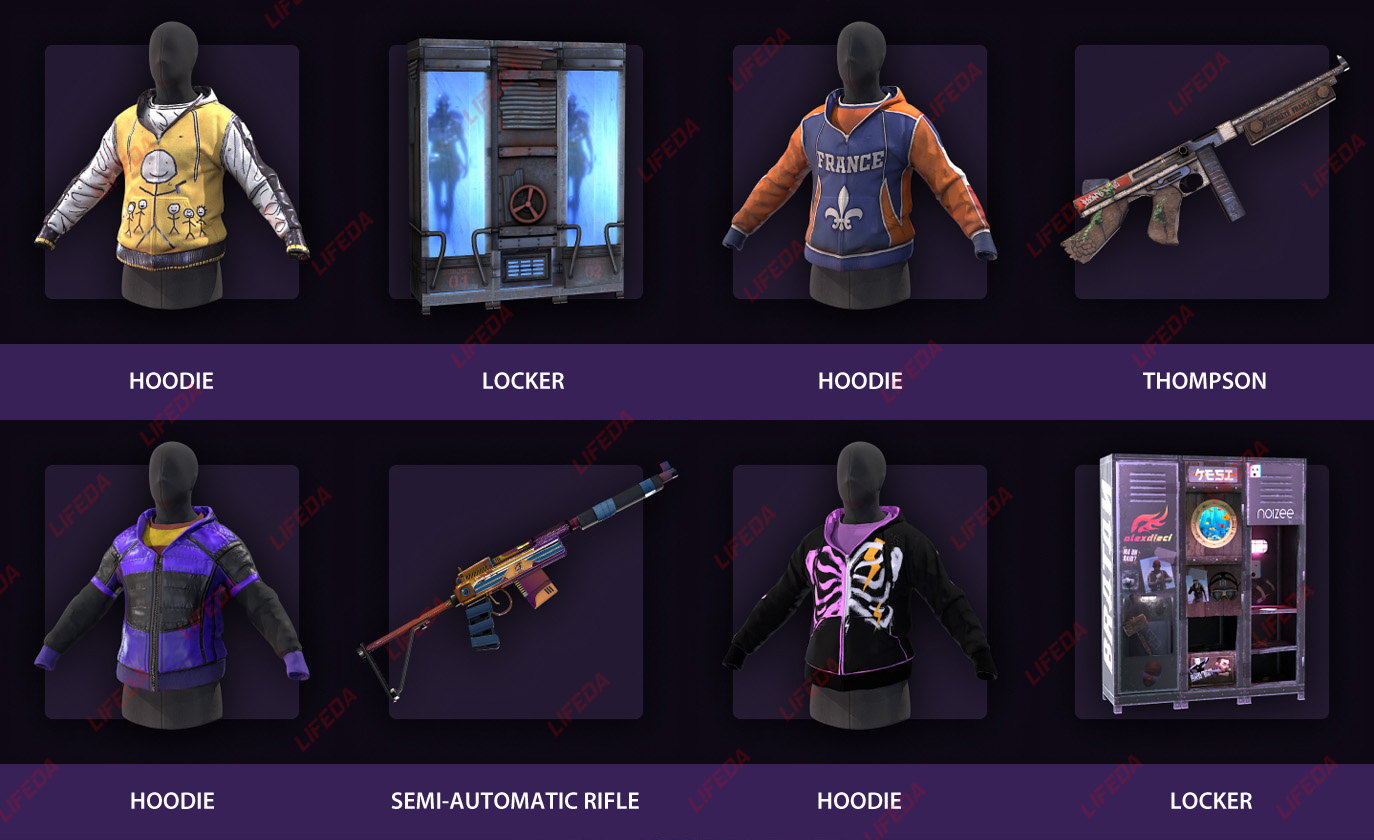1374x840 pixels.
Task: Click the HOODIE label under the FRANCE jacket
Action: (860, 381)
